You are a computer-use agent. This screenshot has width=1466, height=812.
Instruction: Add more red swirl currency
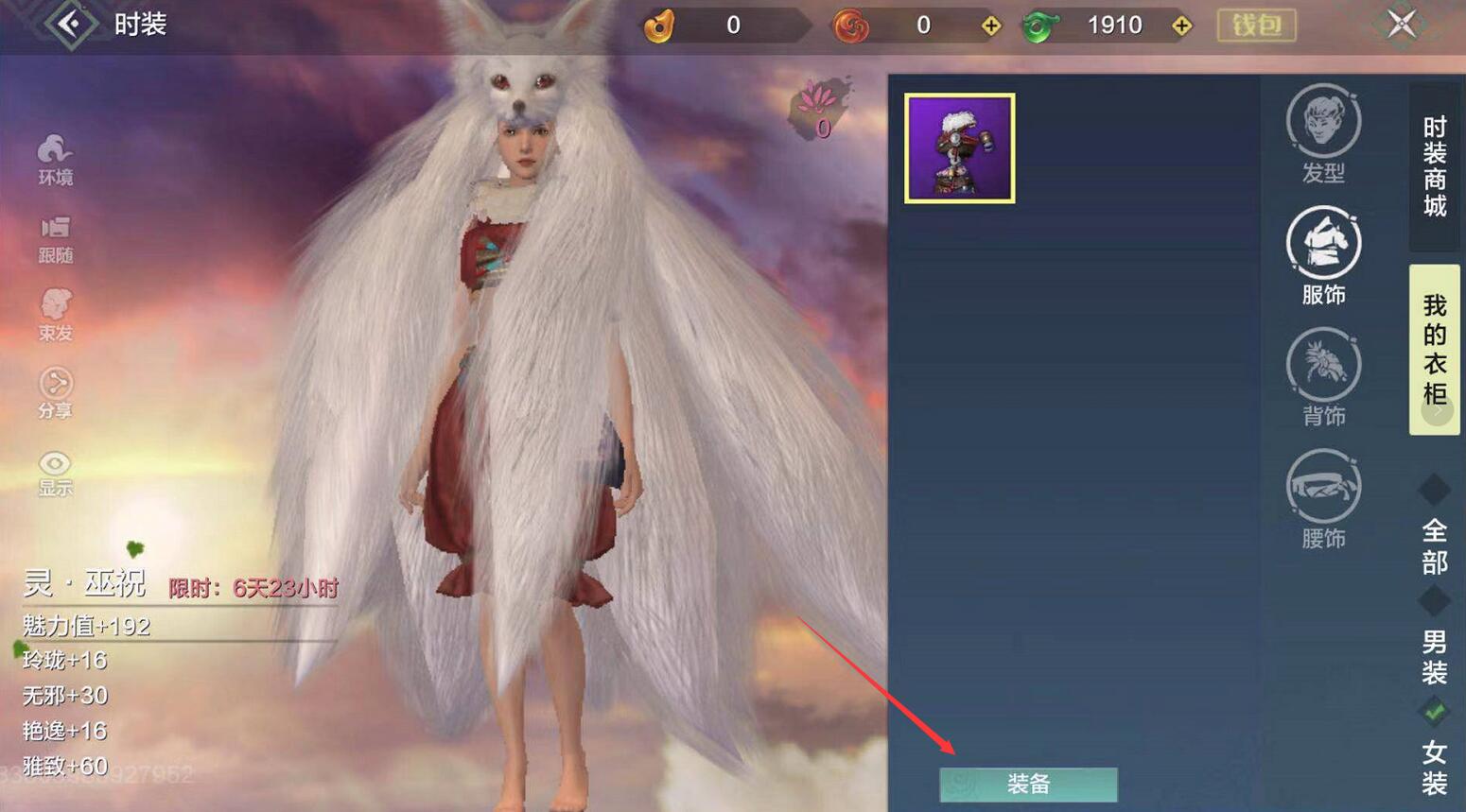coord(990,26)
